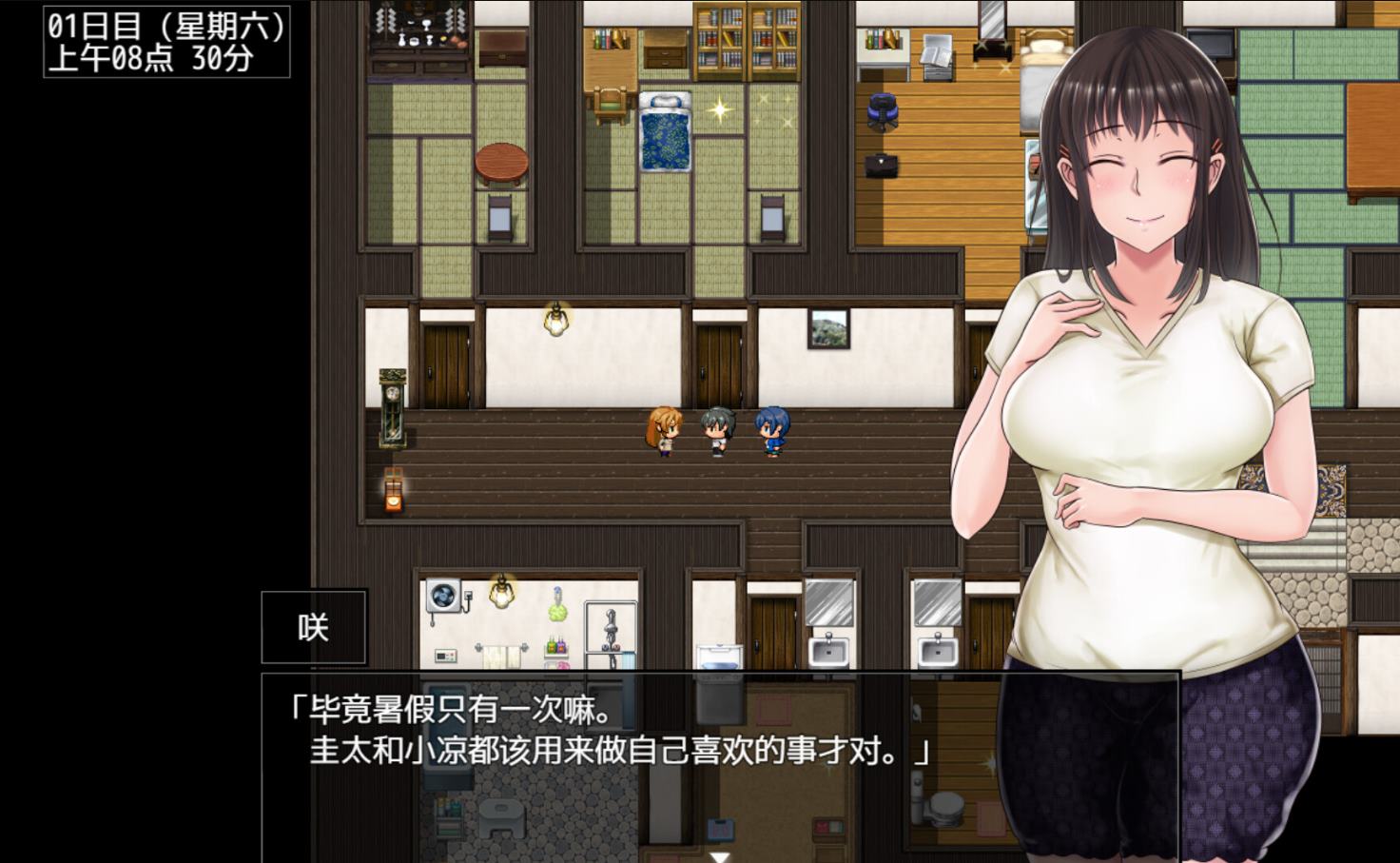Select the shower head fixture in the bathroom

tap(611, 623)
